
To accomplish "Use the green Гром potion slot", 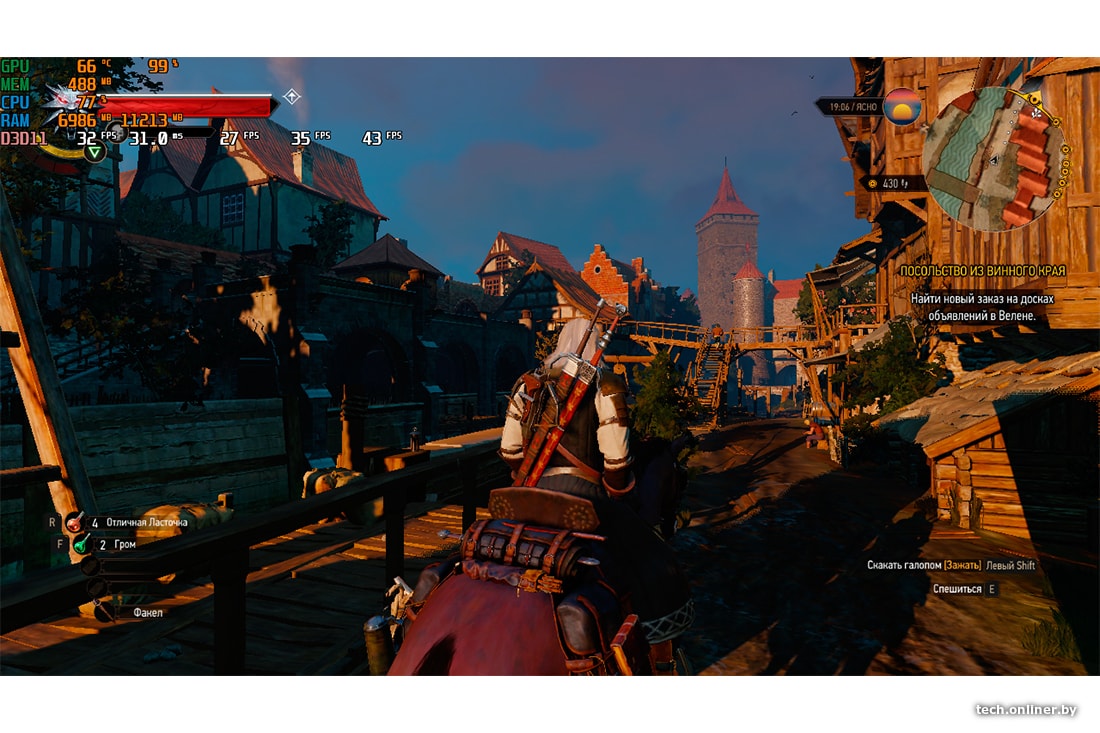I will pyautogui.click(x=81, y=544).
